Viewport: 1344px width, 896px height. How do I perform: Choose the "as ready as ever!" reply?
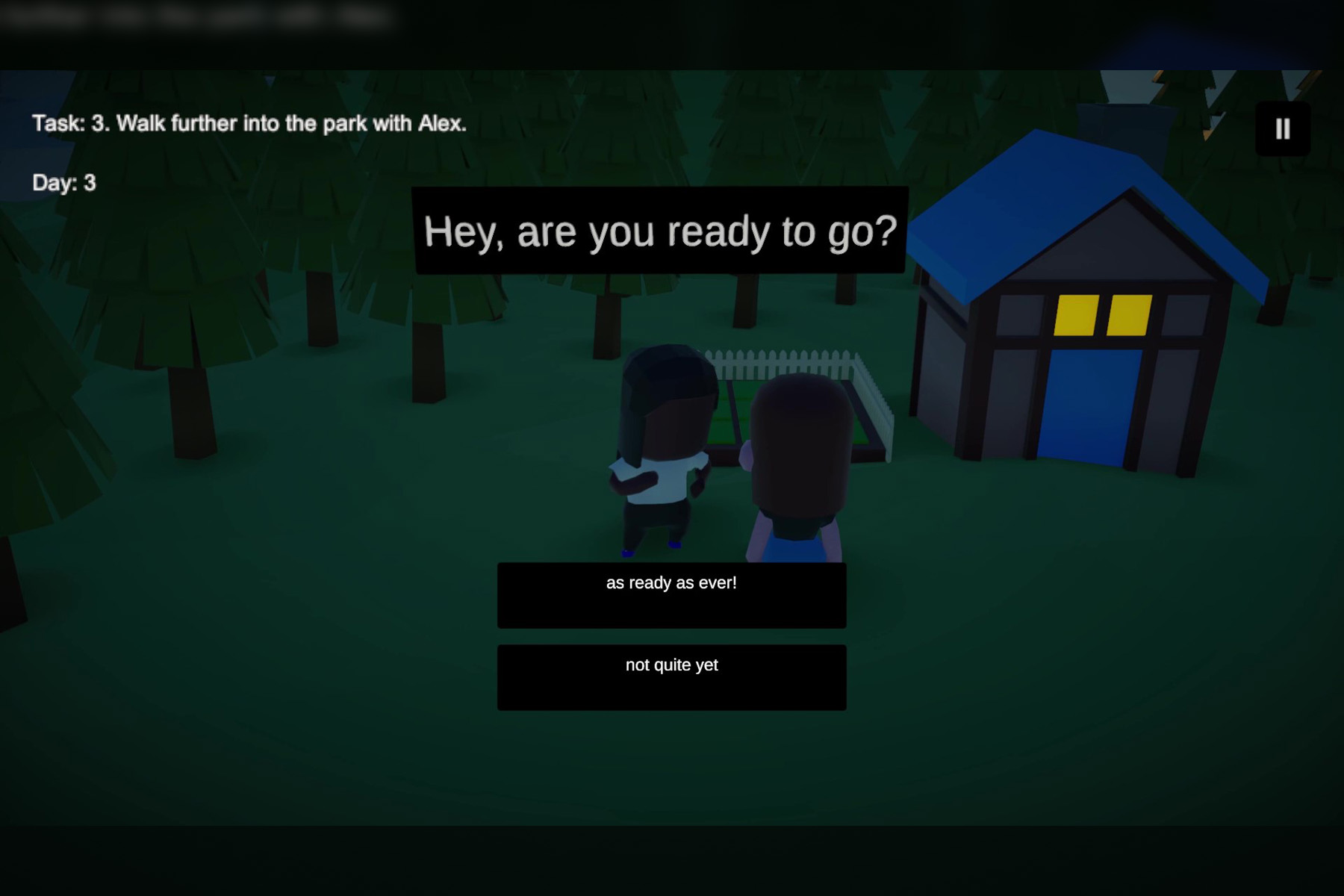pos(671,594)
